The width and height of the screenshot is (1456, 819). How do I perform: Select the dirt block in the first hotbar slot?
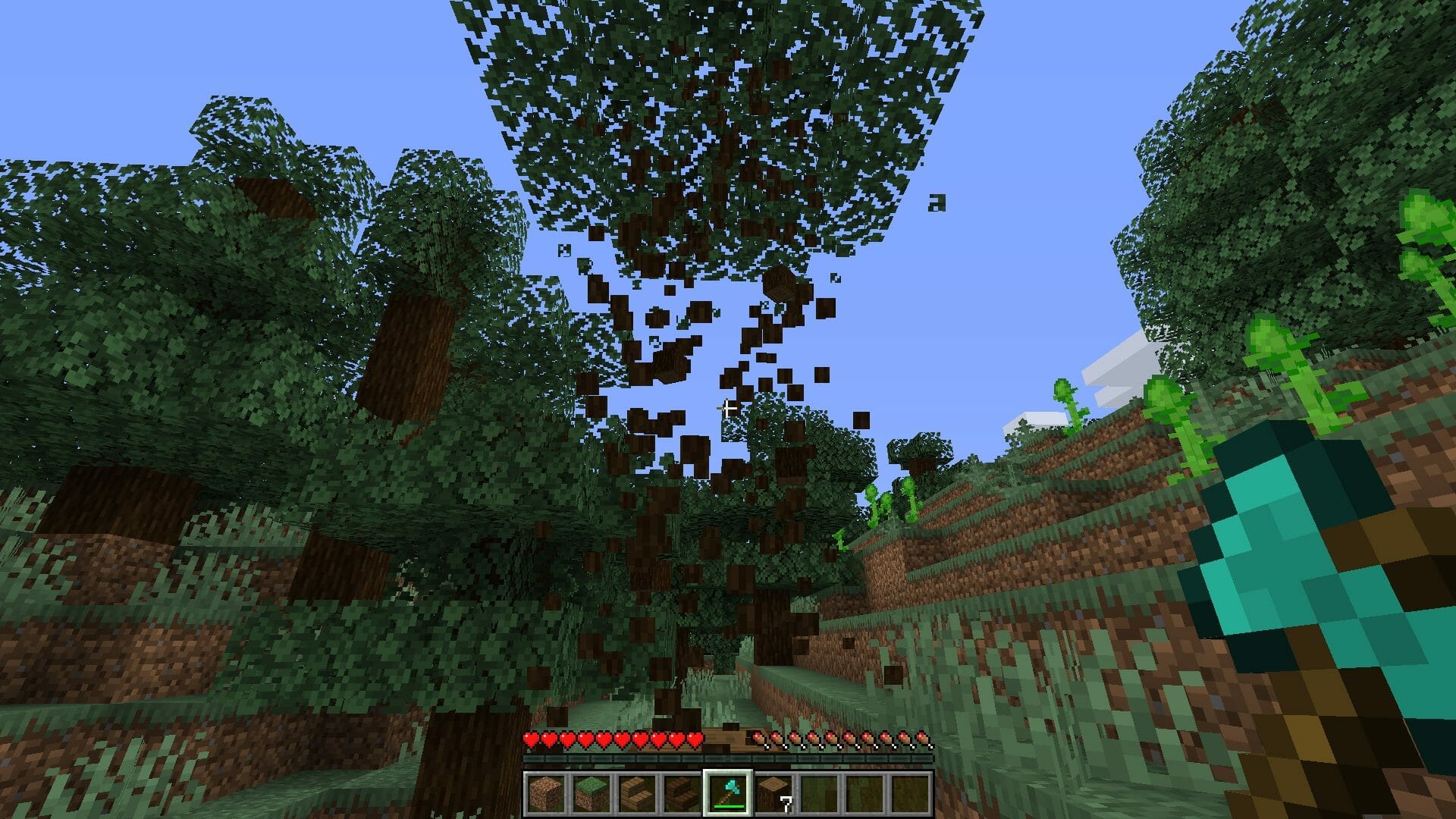(545, 791)
